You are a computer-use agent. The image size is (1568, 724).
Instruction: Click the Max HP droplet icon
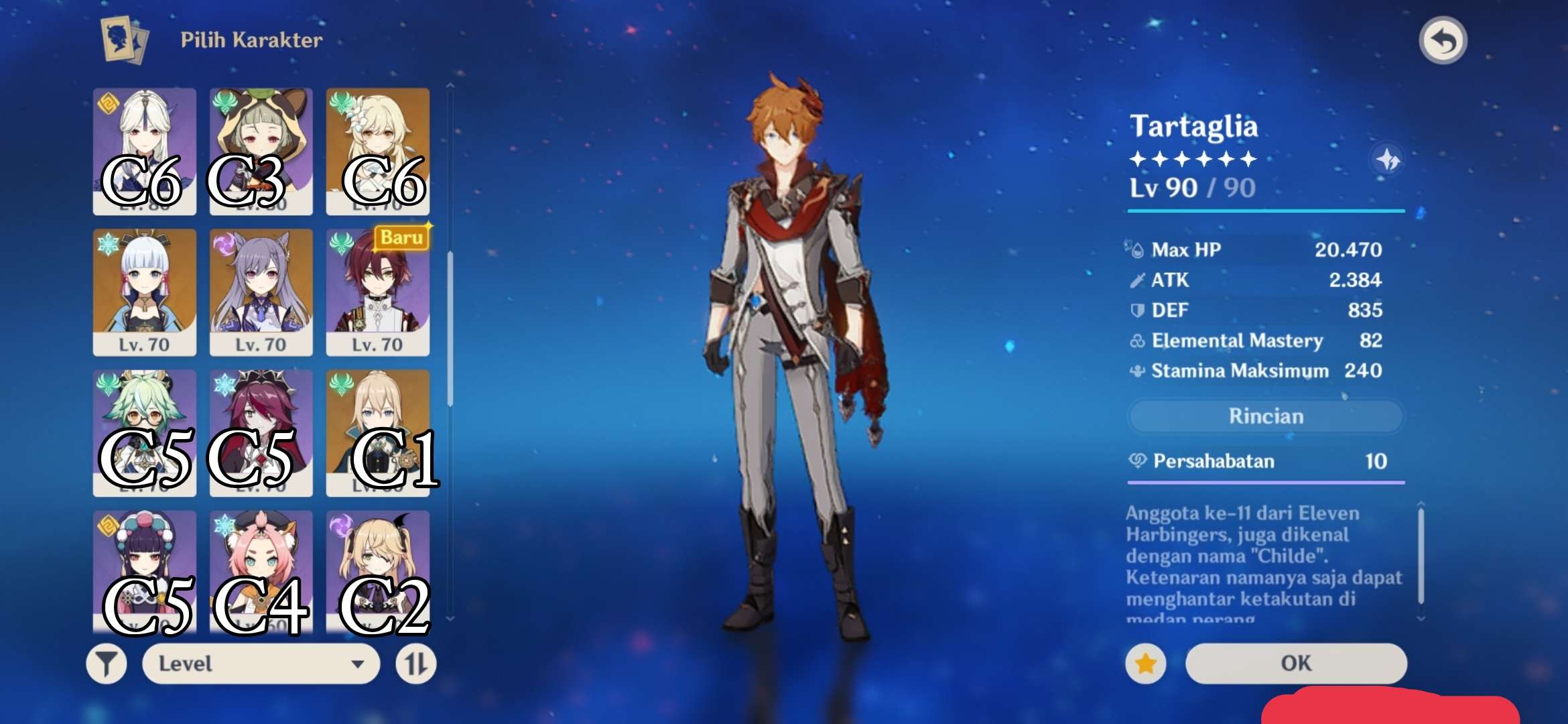coord(1137,249)
